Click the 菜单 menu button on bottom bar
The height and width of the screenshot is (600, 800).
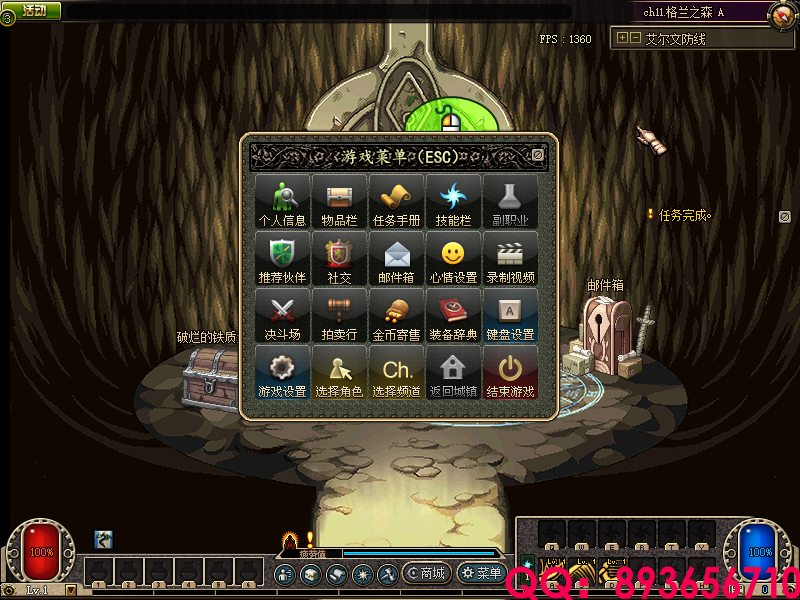[482, 573]
